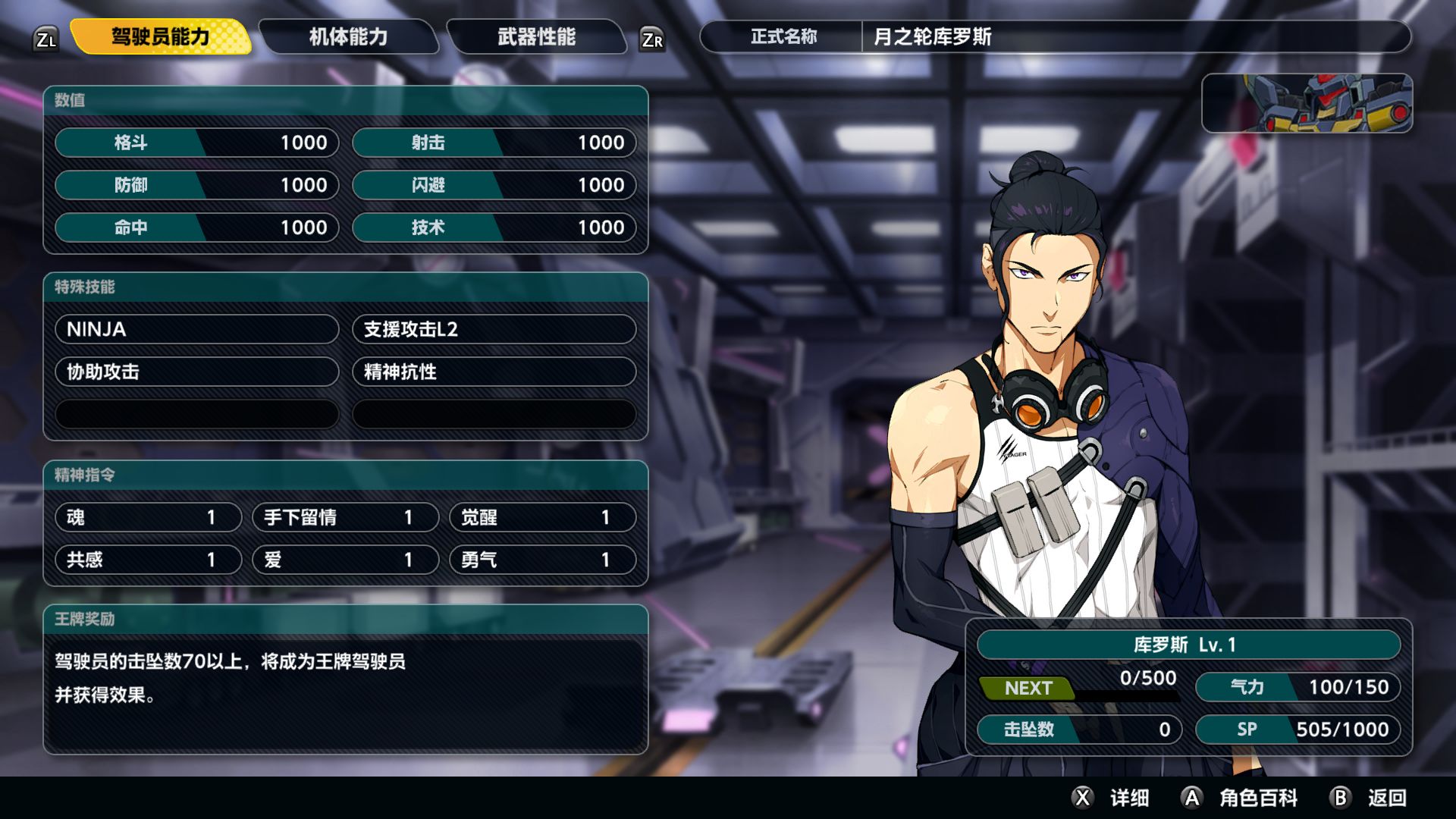1456x819 pixels.
Task: Select the 觉醒 spirit command
Action: pos(542,517)
